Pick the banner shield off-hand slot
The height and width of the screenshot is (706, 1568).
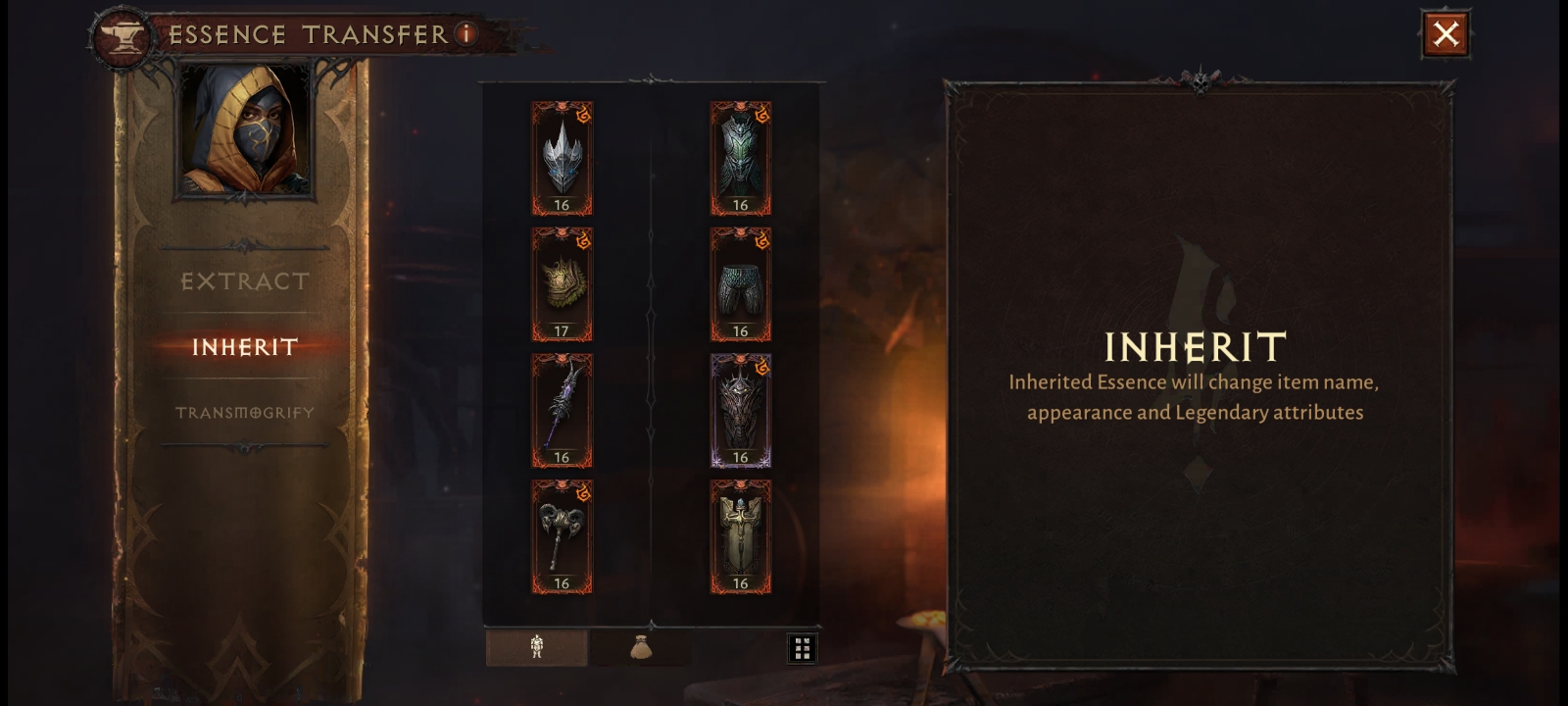[740, 536]
